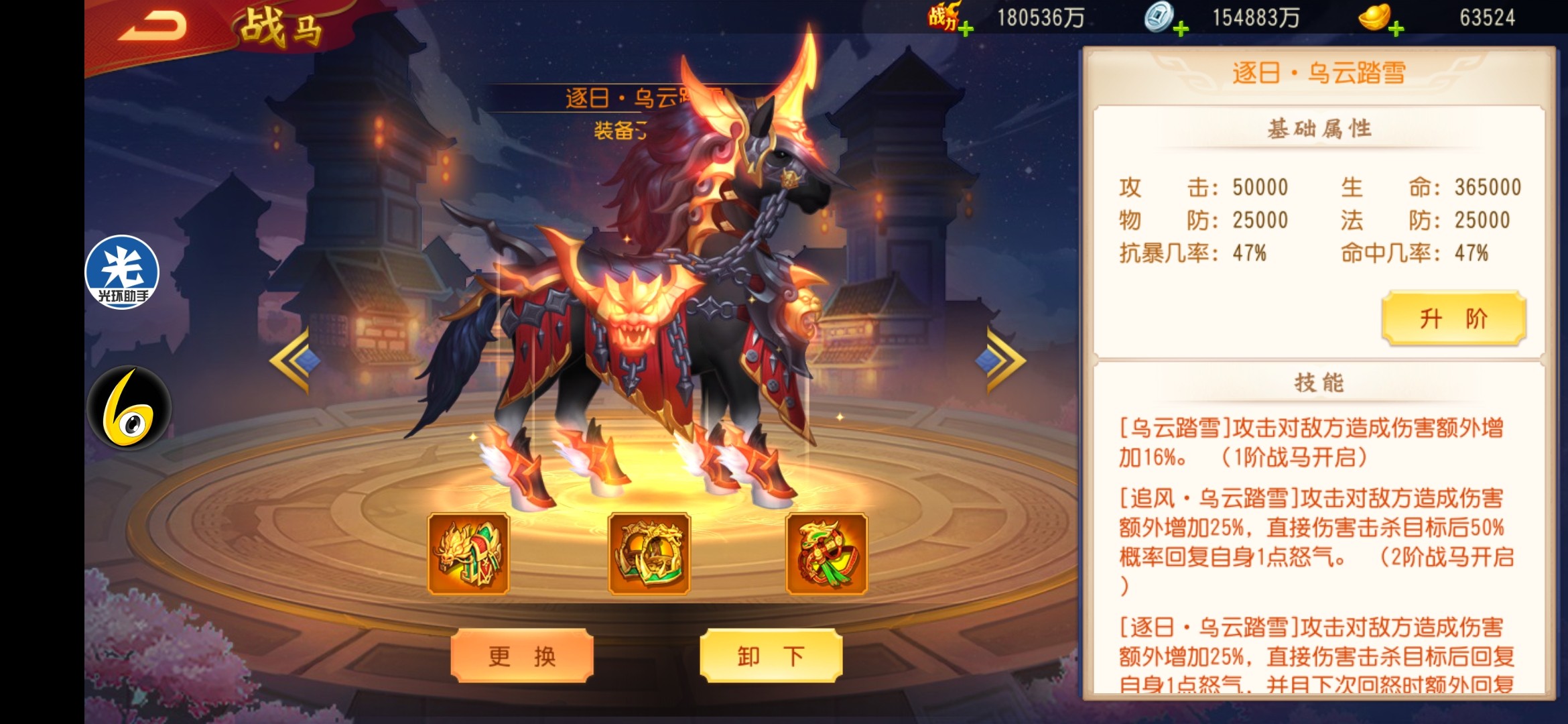The height and width of the screenshot is (724, 1568).
Task: Go back using the return arrow
Action: (x=153, y=27)
